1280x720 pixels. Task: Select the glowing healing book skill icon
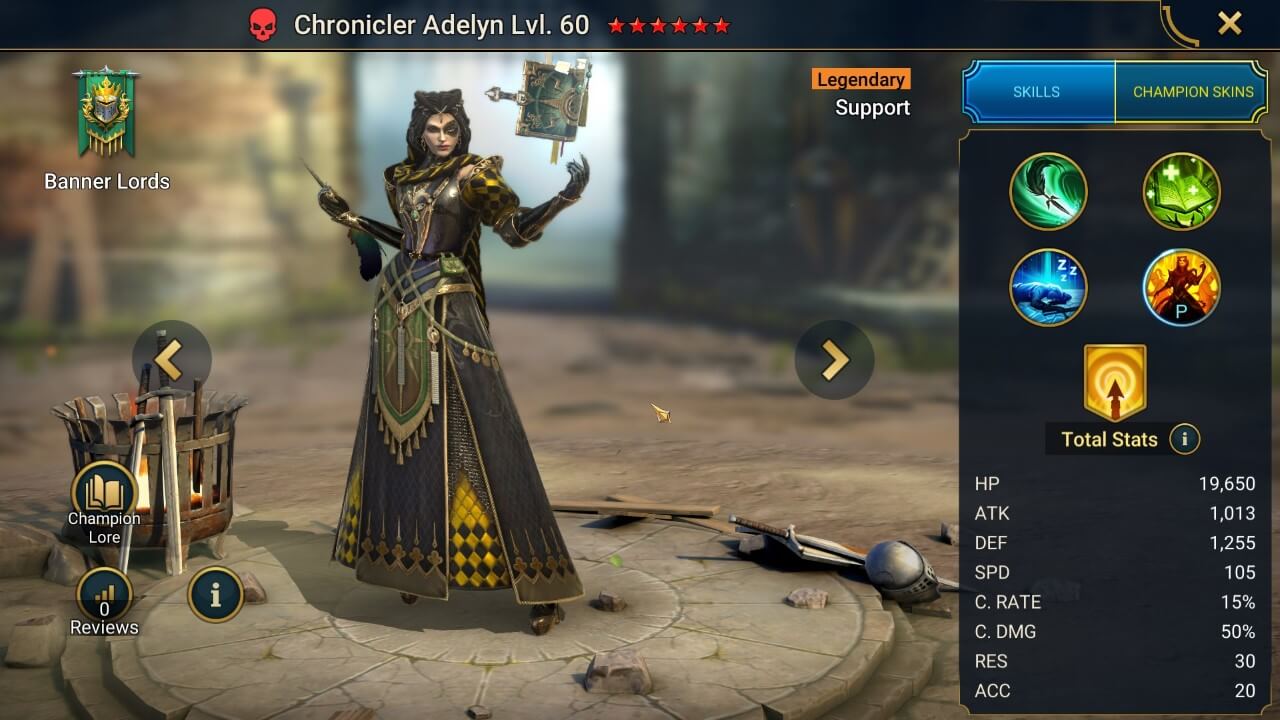coord(1181,191)
